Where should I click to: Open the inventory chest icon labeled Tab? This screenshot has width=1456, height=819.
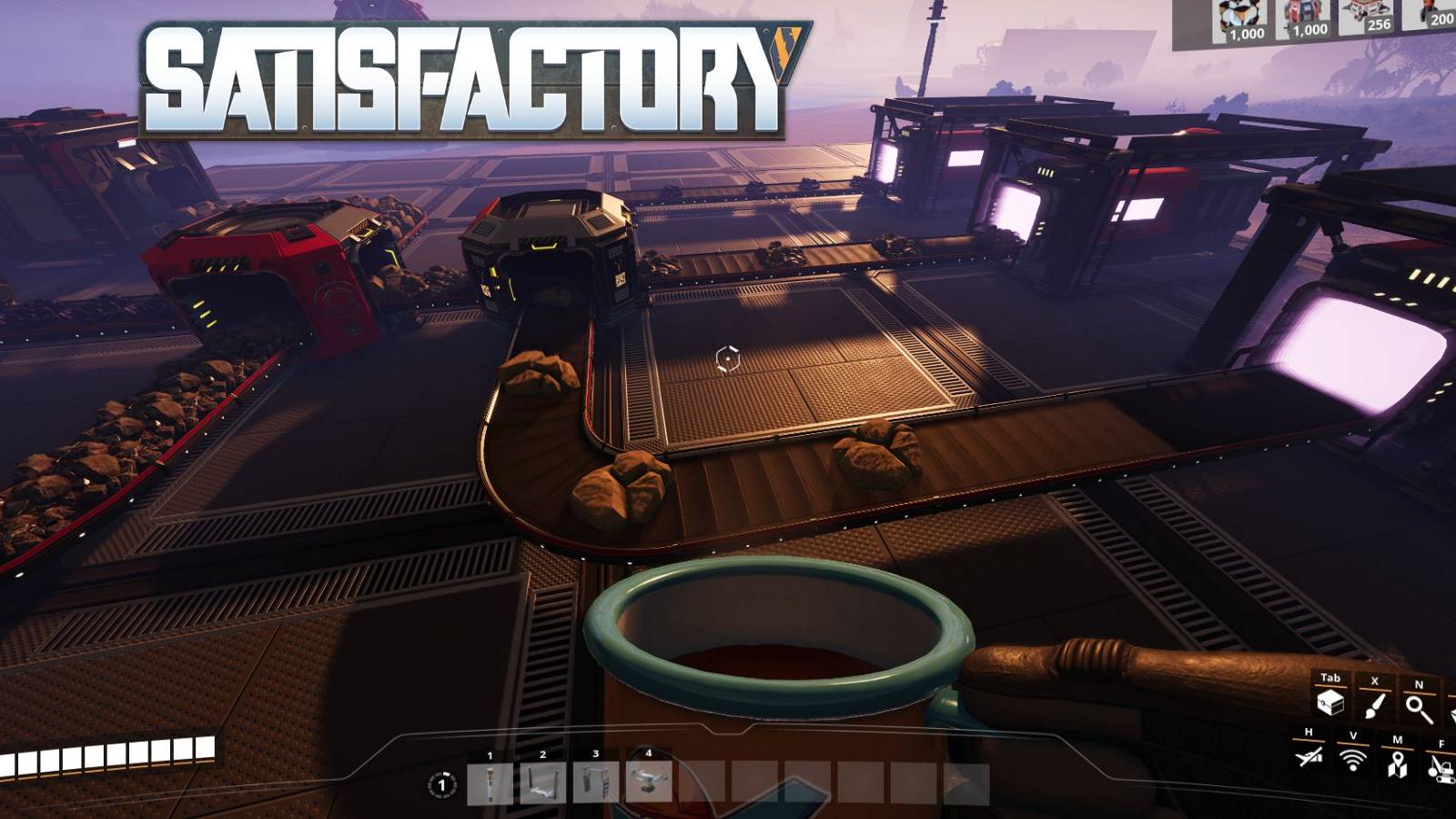1329,701
